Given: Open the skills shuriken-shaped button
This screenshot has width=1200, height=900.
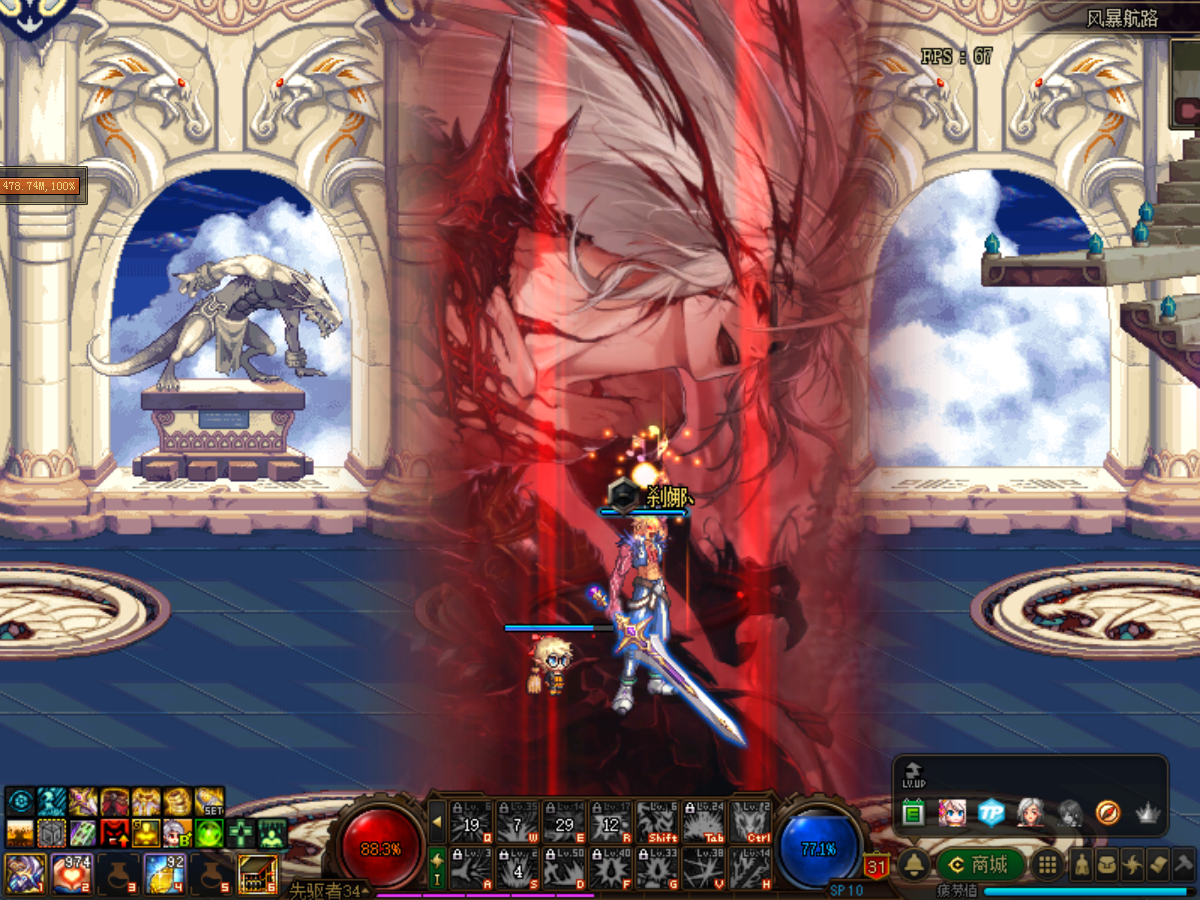Looking at the screenshot, I should 1133,865.
